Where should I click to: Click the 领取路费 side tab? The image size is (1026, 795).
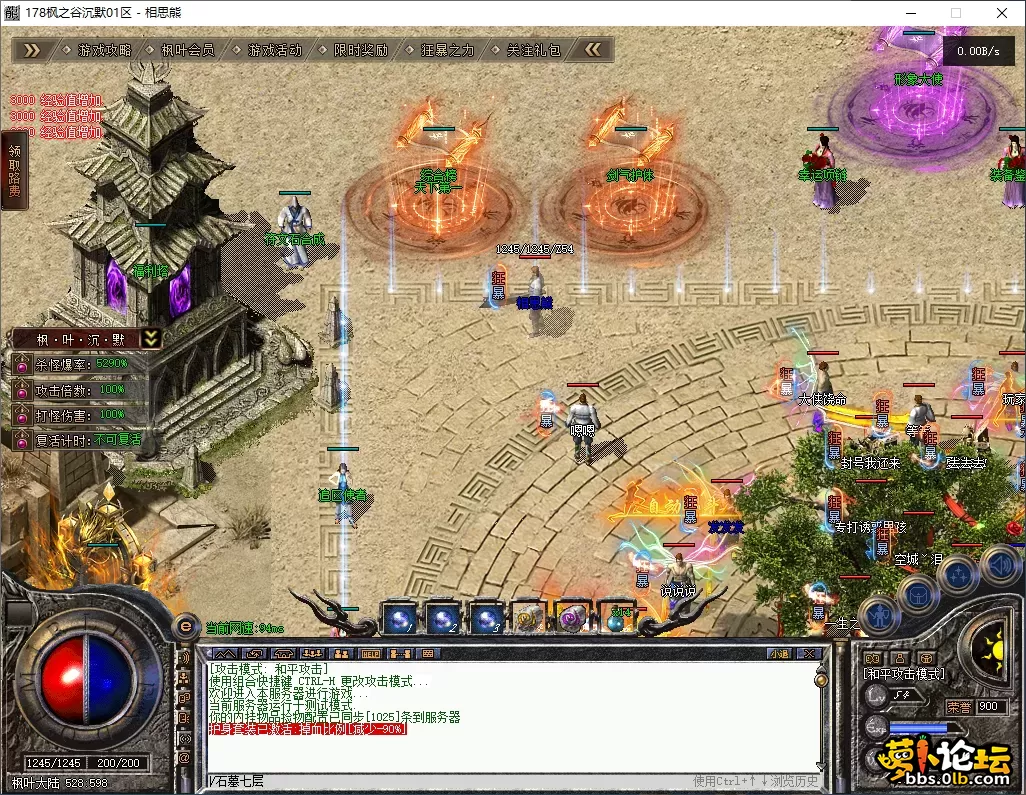pyautogui.click(x=14, y=170)
